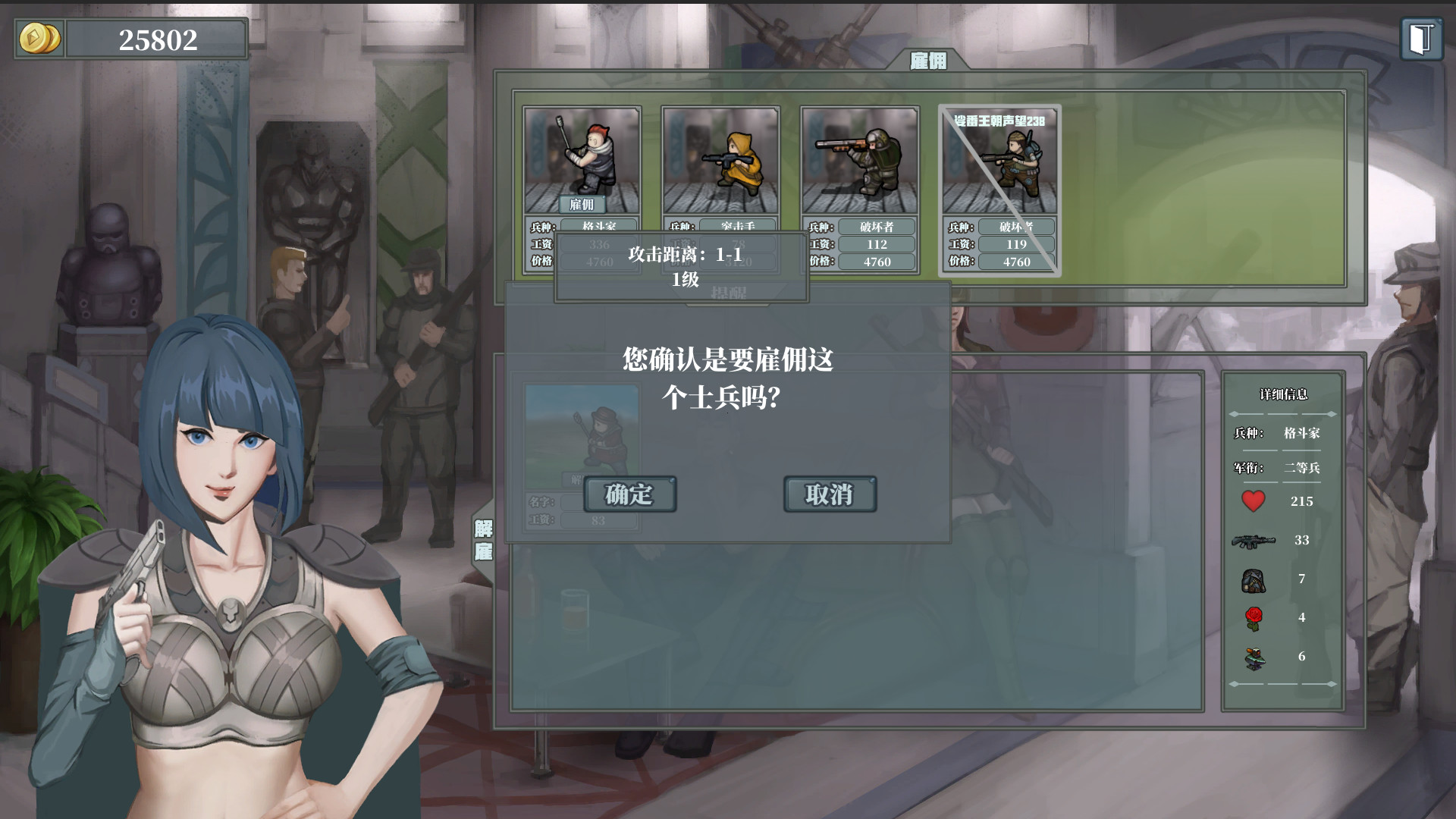Click the 取消 cancel button
The image size is (1456, 819).
[x=830, y=493]
